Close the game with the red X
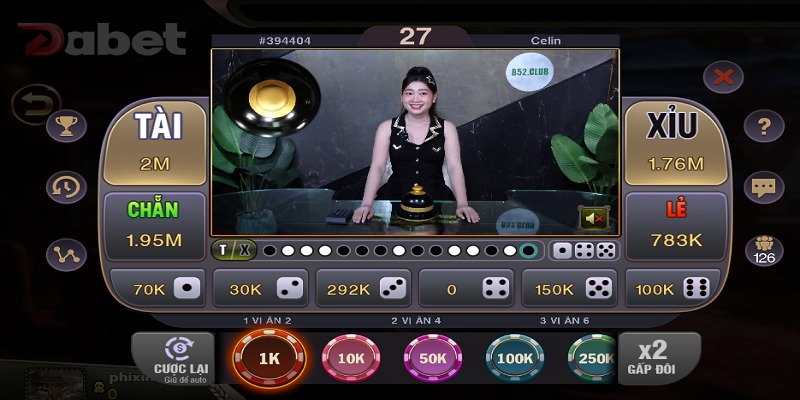 click(723, 76)
